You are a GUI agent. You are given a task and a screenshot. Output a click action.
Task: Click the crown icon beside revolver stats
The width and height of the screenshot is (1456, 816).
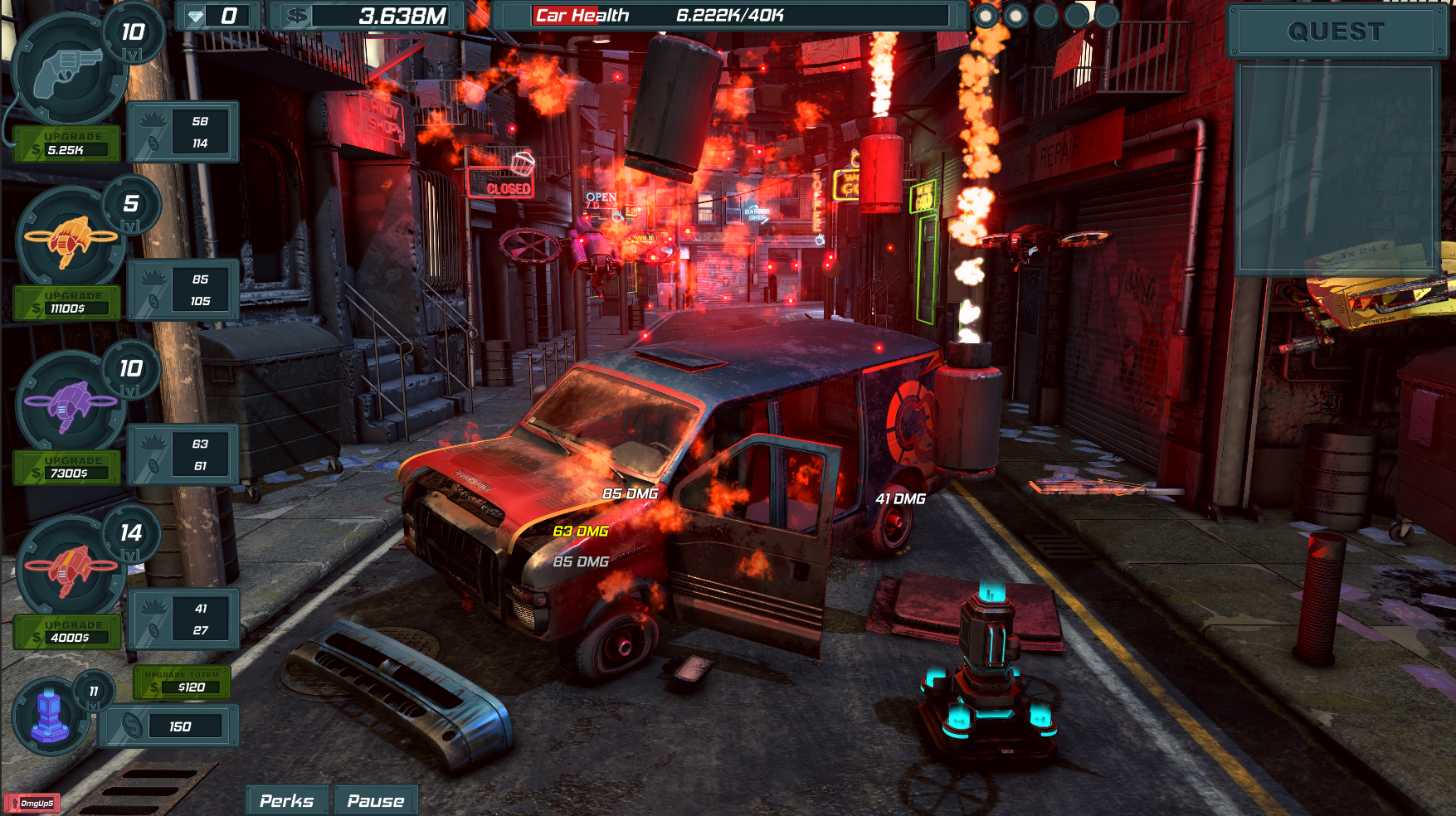coord(152,118)
